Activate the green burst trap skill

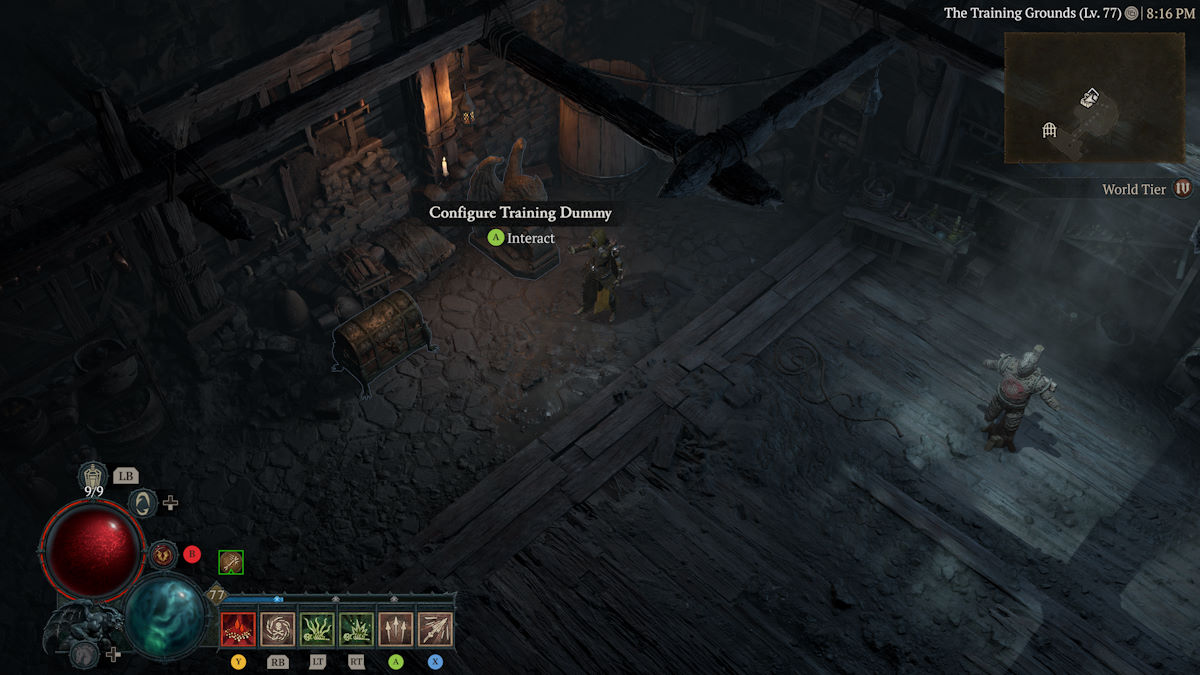356,630
